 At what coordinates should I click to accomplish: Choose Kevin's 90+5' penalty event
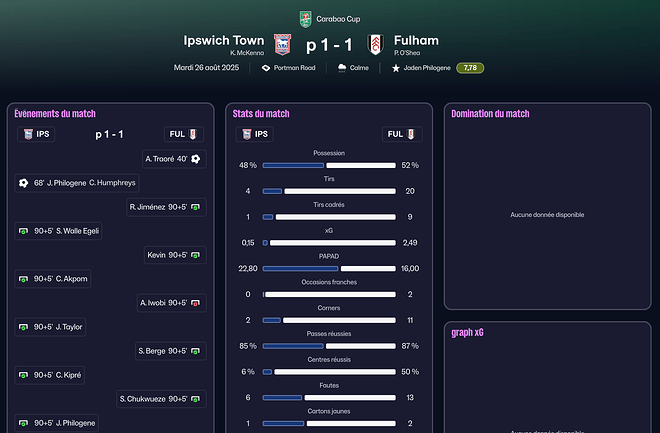click(x=173, y=255)
